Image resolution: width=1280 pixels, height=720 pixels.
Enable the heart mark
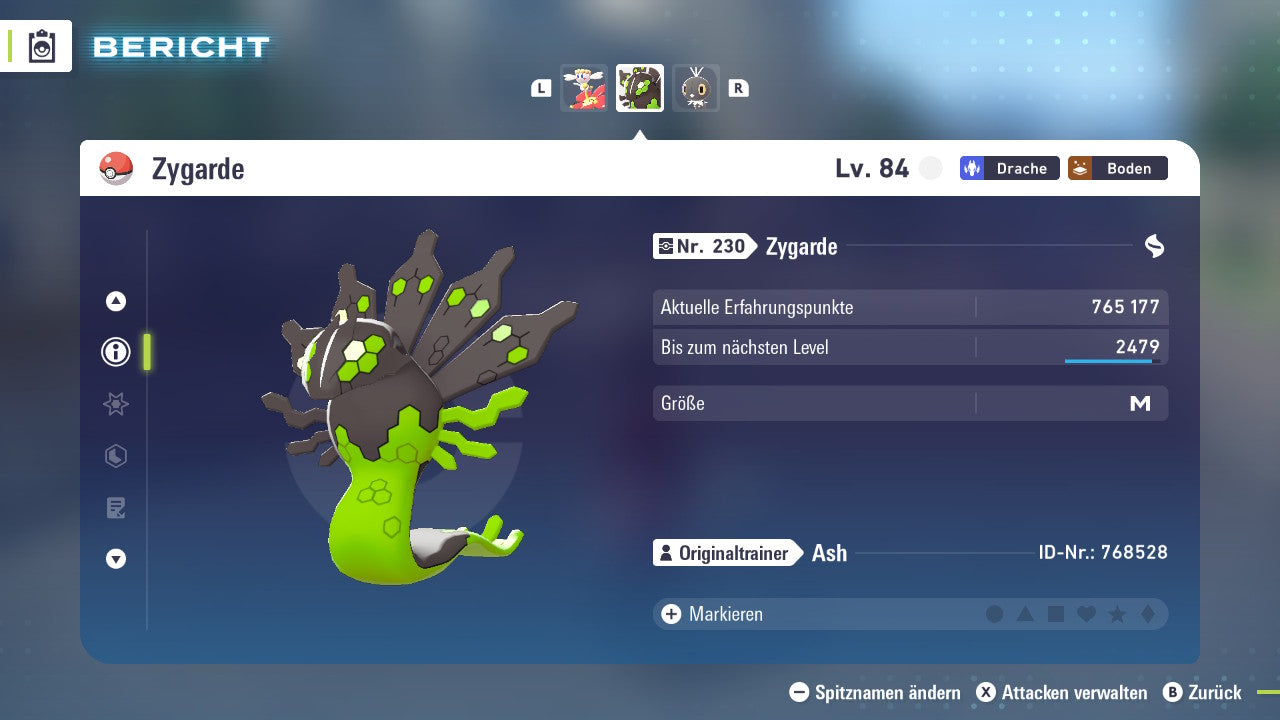[1085, 614]
